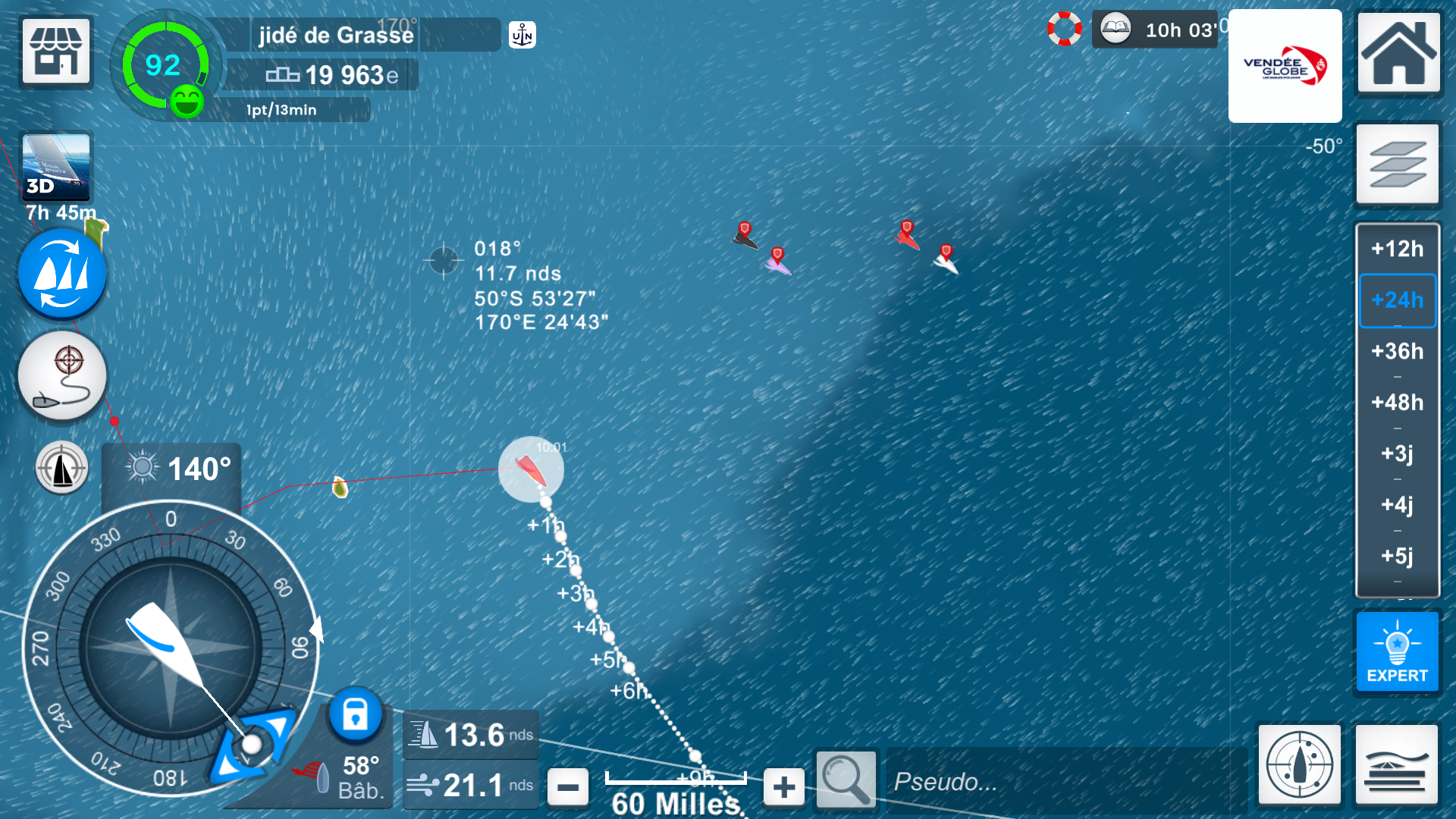Choose the +48h wind forecast
Image resolution: width=1456 pixels, height=819 pixels.
(x=1397, y=402)
